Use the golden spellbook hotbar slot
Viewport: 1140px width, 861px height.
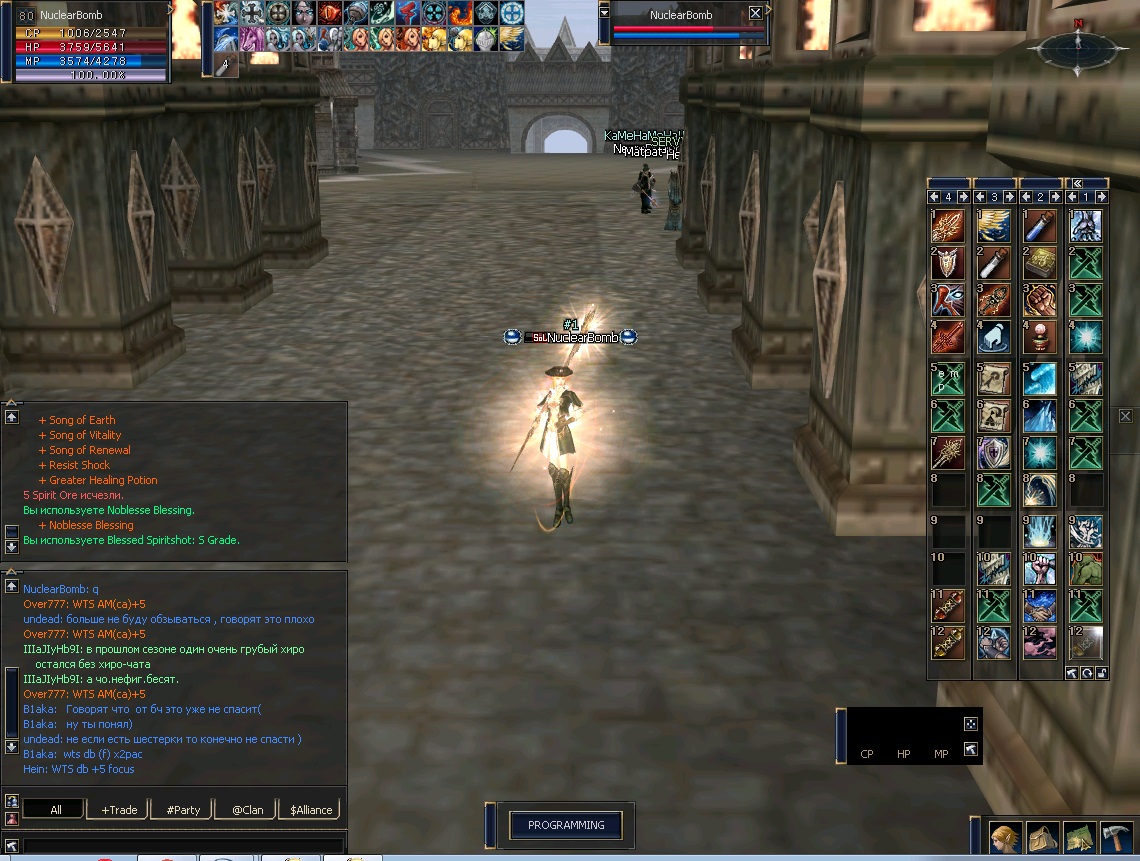1040,263
